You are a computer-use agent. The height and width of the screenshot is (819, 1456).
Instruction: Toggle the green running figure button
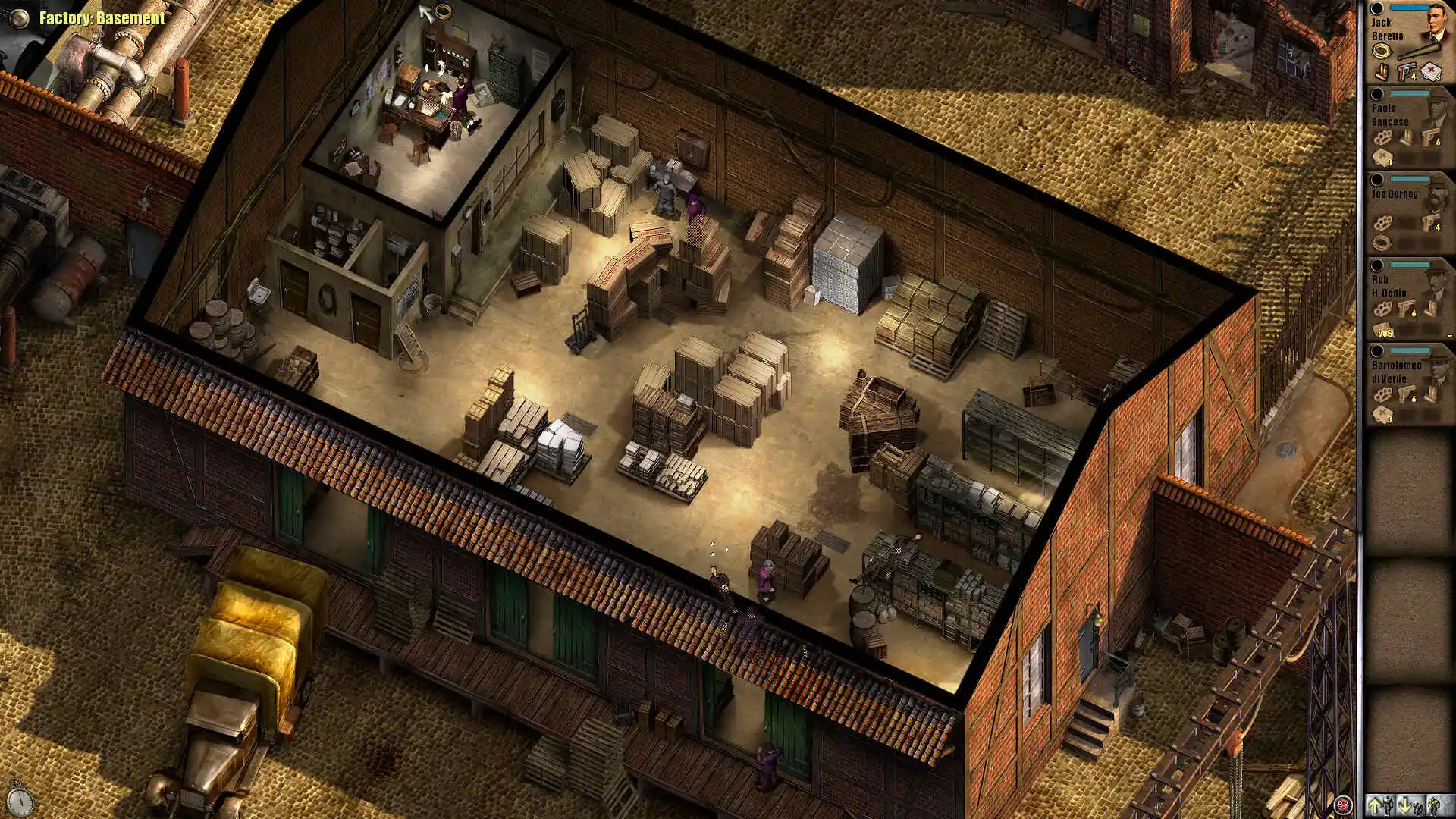tap(1435, 805)
